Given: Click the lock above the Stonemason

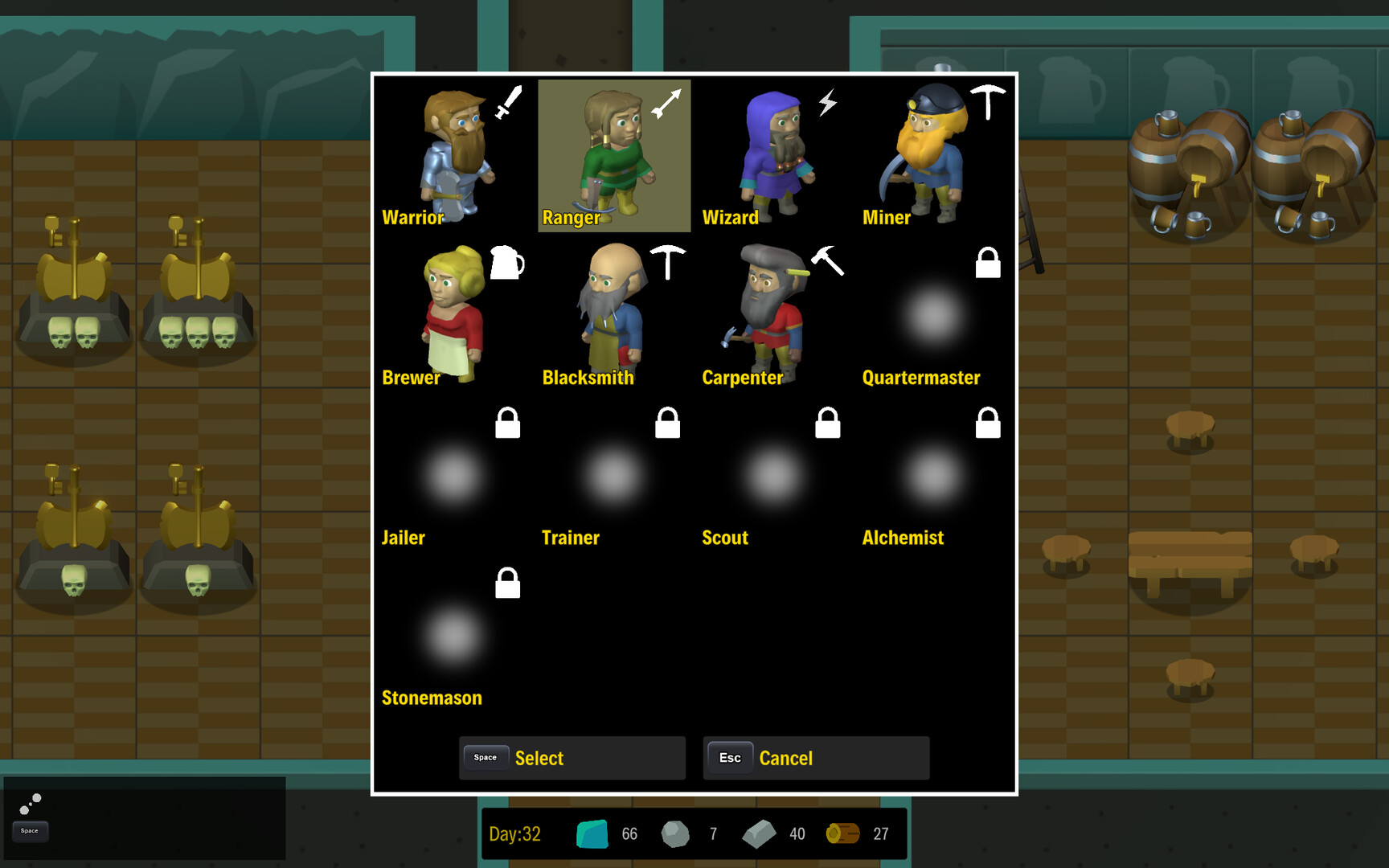Looking at the screenshot, I should click(x=507, y=583).
